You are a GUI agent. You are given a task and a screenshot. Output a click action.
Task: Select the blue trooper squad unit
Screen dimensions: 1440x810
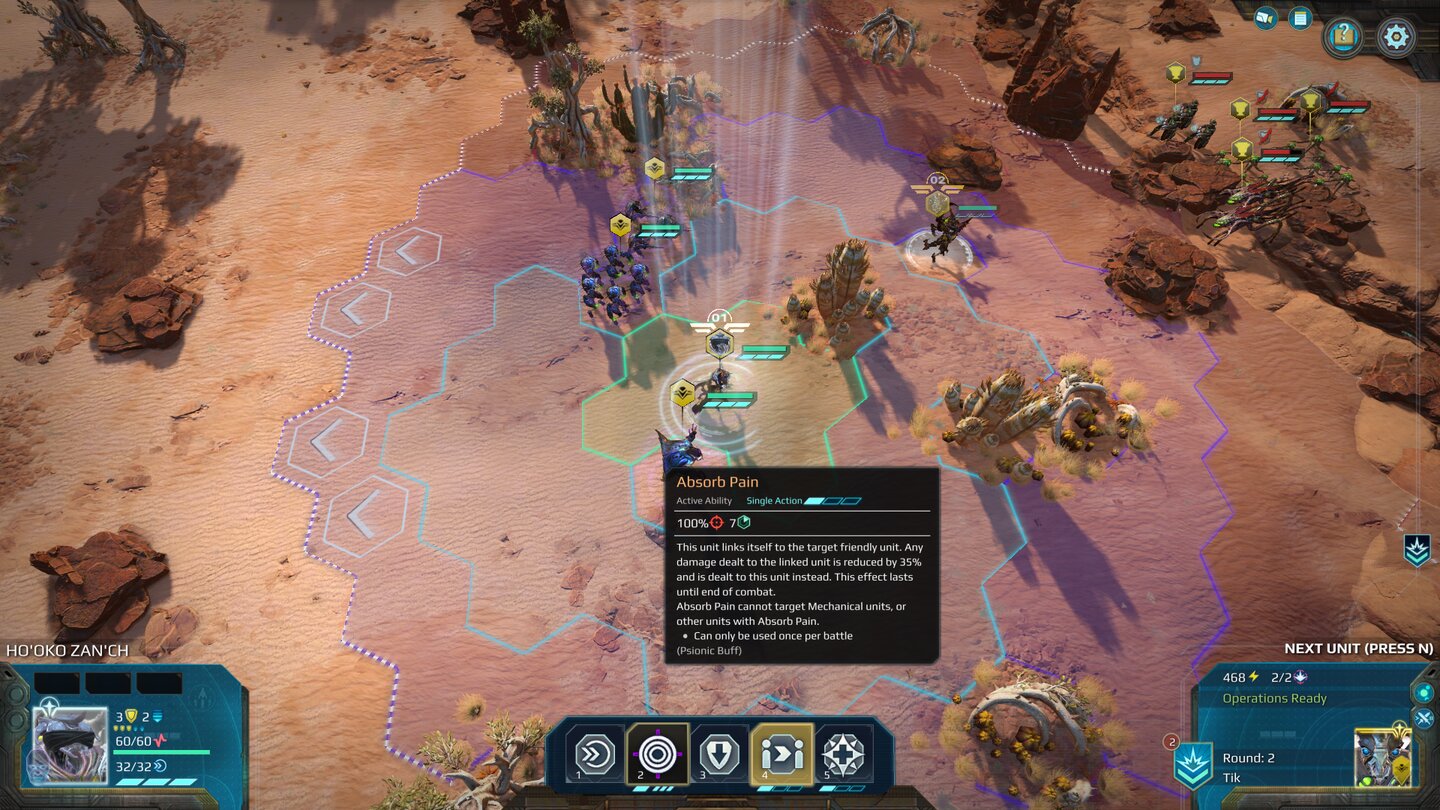click(612, 280)
